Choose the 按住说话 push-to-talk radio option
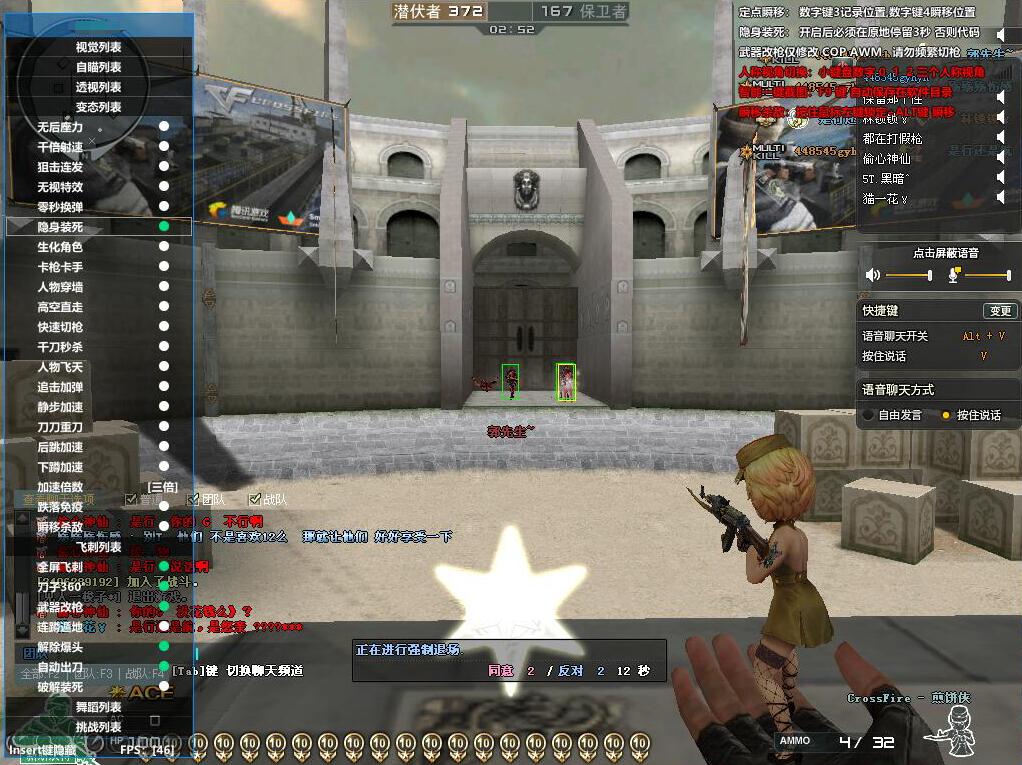Viewport: 1022px width, 765px height. 946,415
